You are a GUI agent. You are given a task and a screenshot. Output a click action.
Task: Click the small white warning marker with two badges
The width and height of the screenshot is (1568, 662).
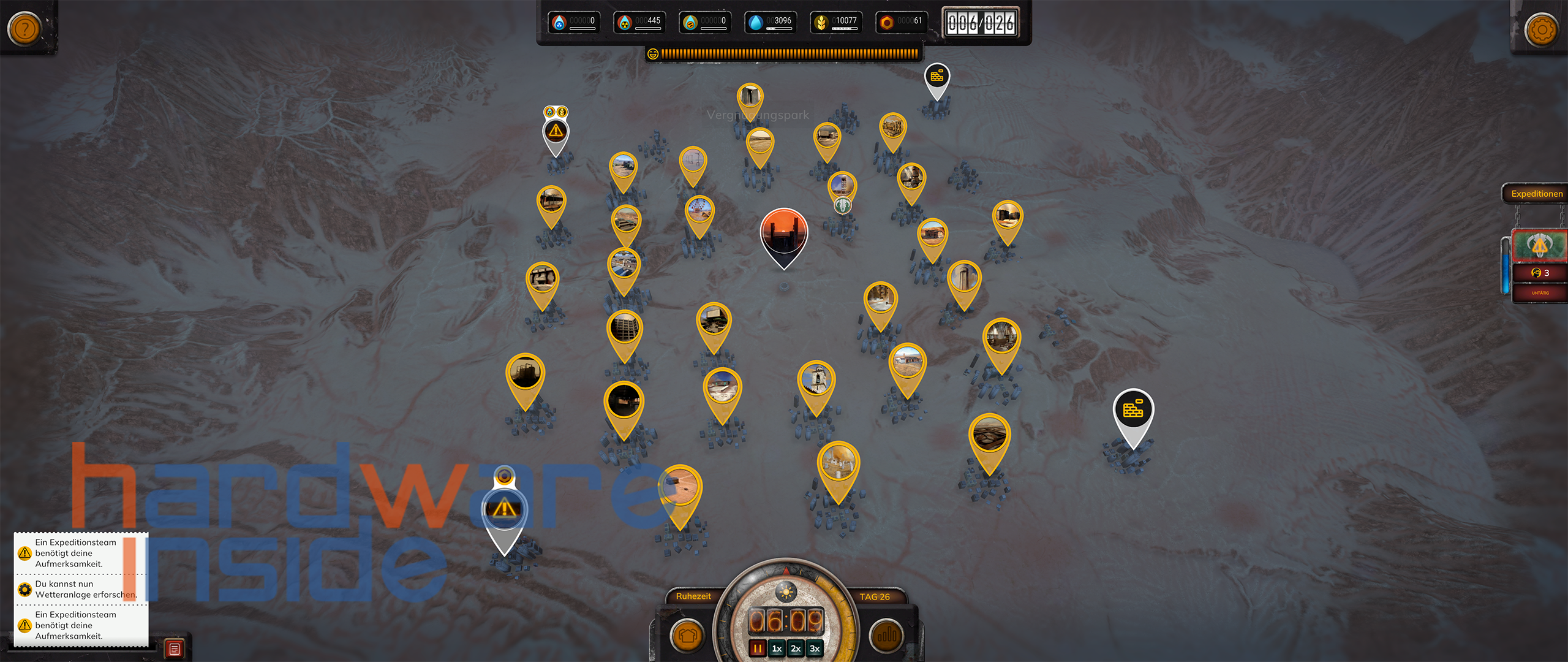coord(556,132)
